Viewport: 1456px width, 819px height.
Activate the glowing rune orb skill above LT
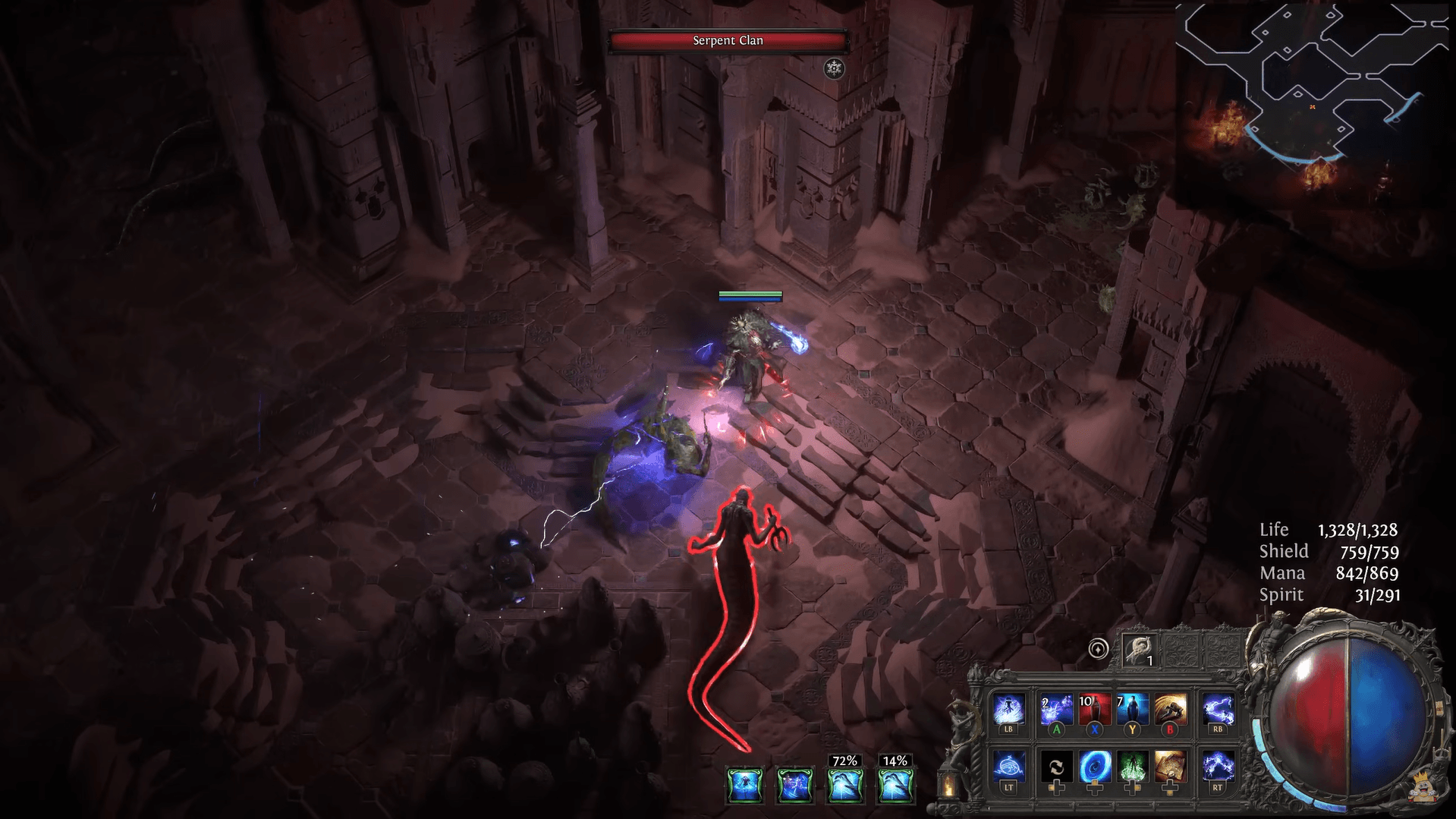tap(1008, 767)
